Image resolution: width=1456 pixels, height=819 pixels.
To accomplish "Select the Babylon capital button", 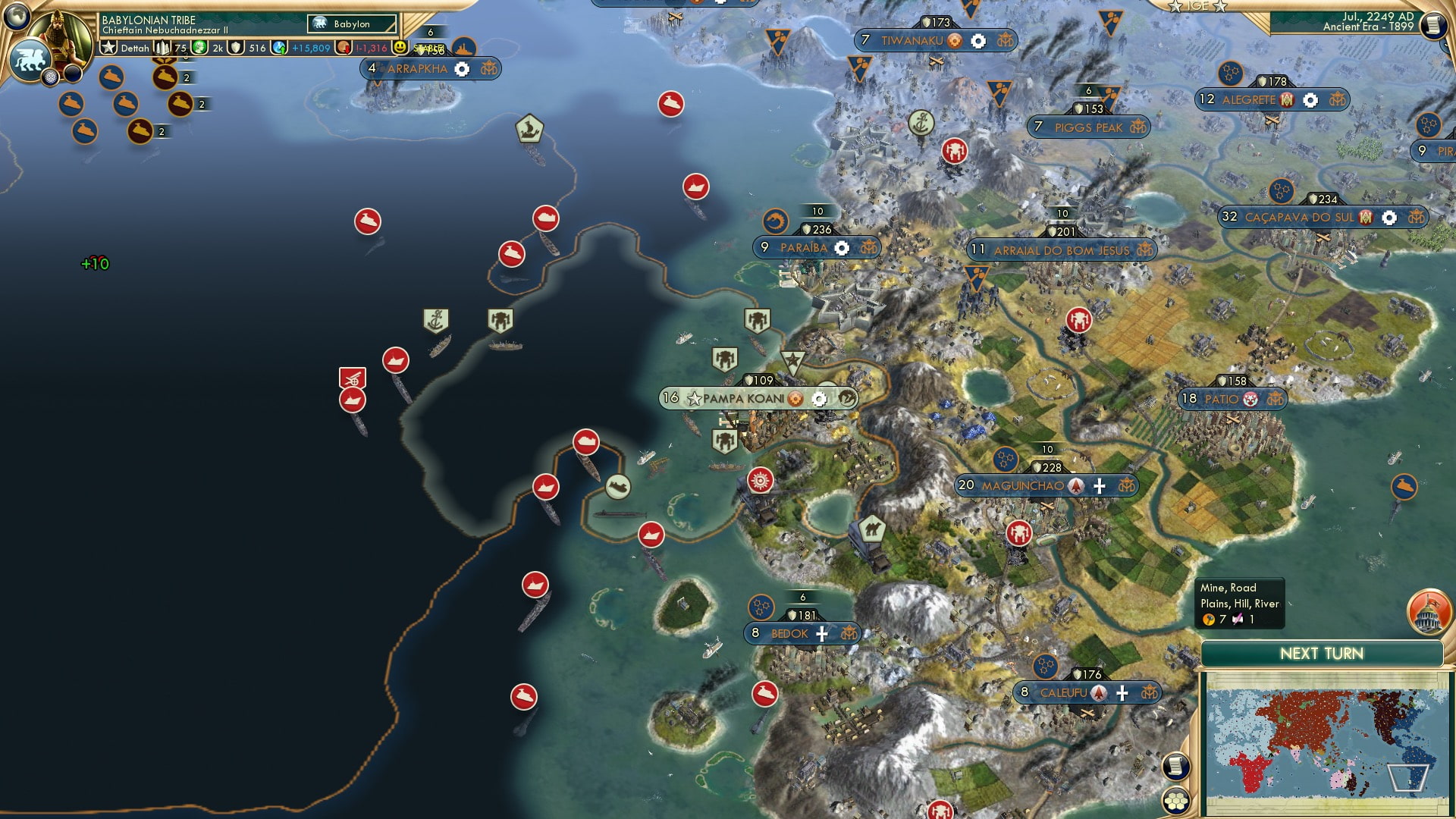I will [352, 24].
